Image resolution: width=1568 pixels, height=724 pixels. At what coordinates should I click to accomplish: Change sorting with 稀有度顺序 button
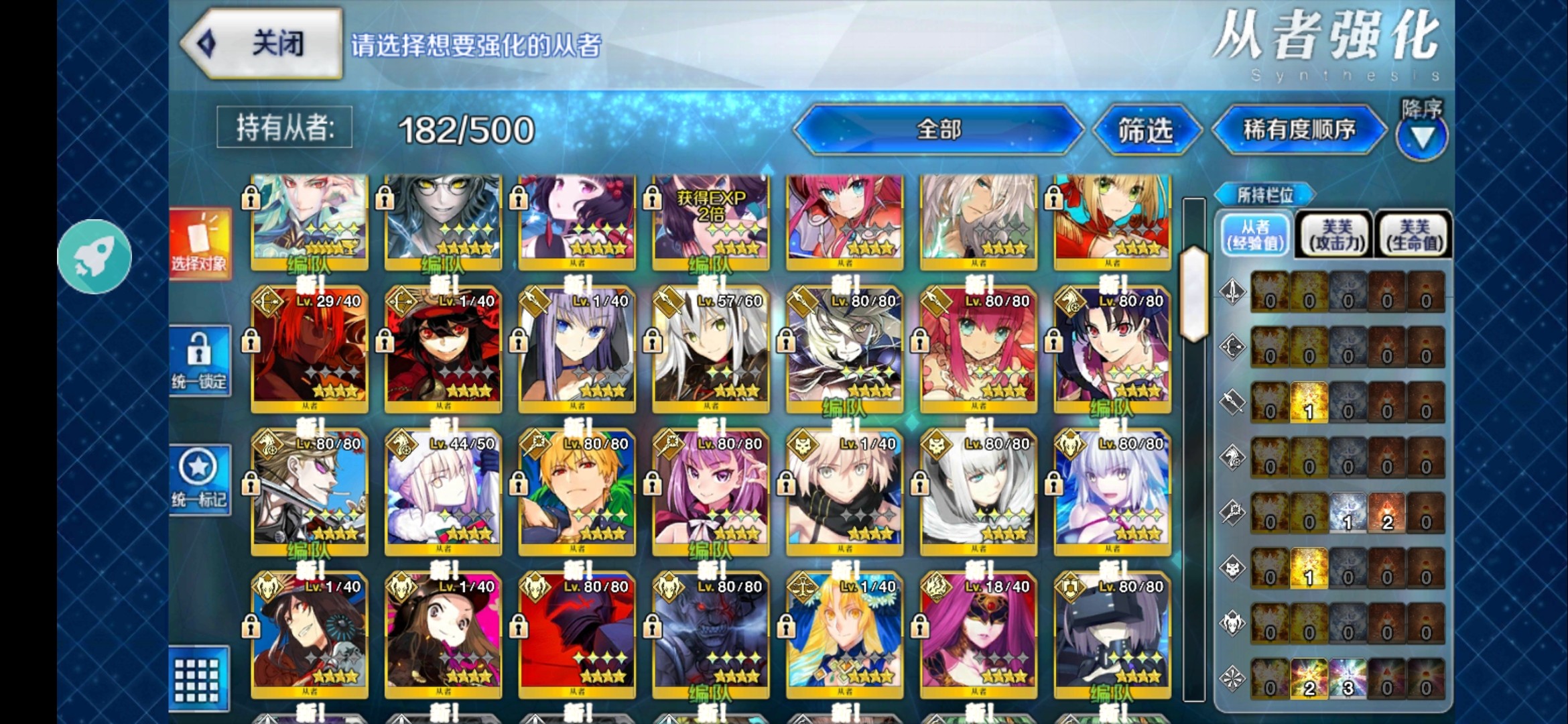(1299, 129)
